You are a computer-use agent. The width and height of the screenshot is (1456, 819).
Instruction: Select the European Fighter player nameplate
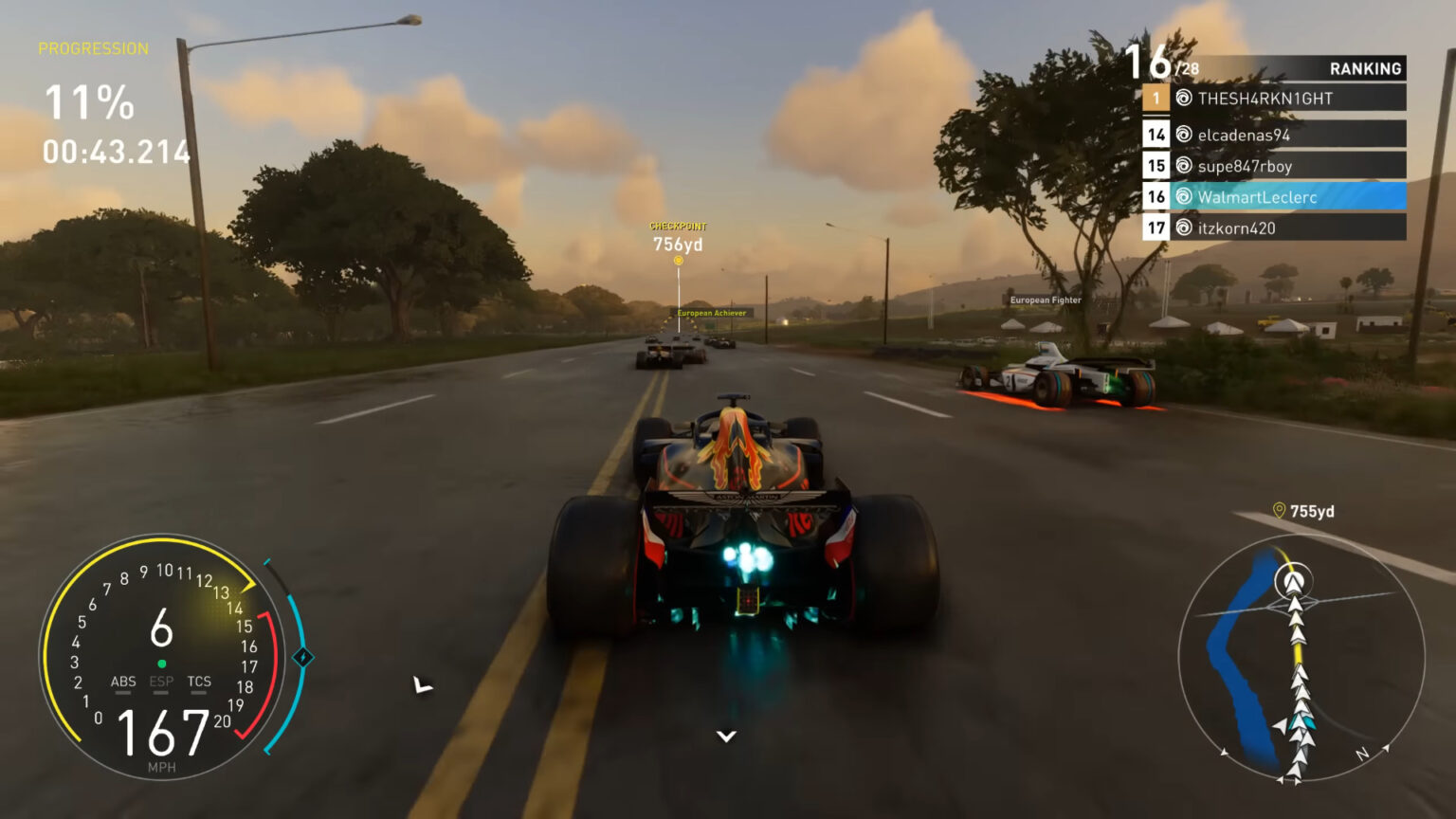1045,300
